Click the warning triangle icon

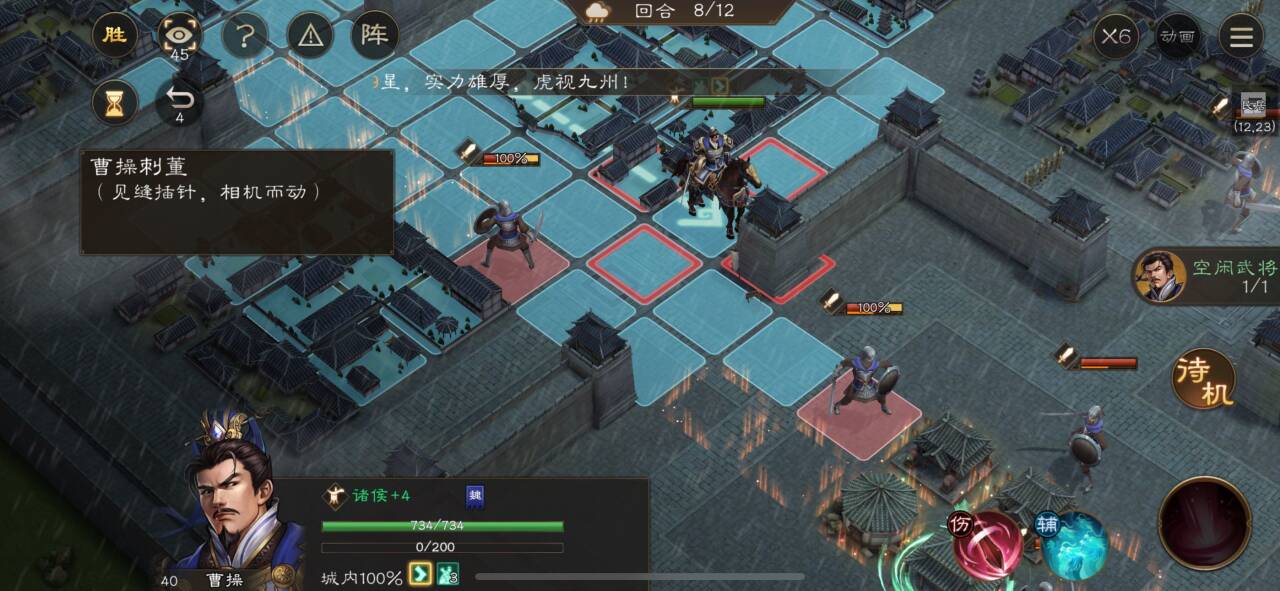(310, 36)
